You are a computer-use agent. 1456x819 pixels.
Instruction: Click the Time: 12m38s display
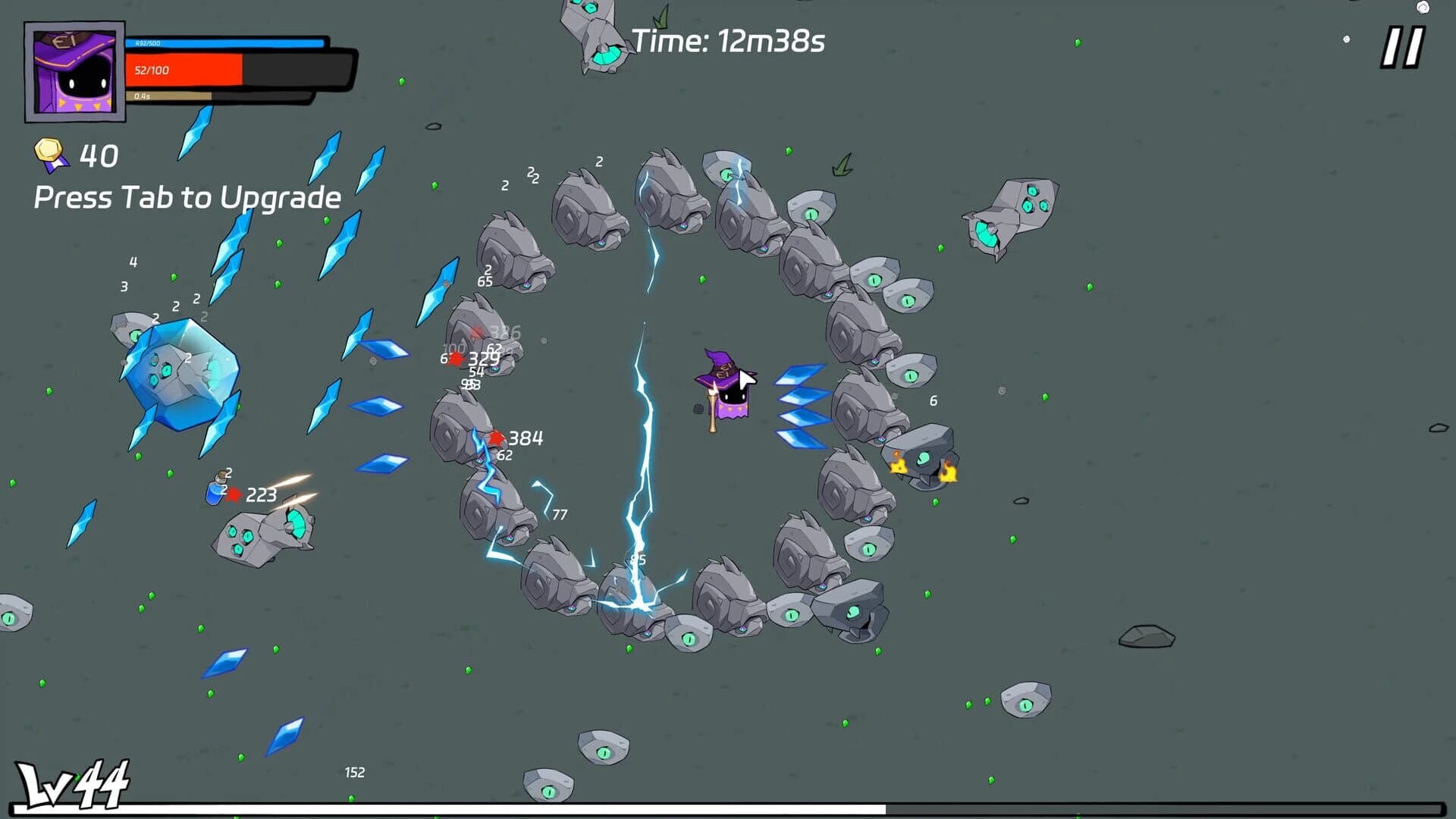(729, 42)
